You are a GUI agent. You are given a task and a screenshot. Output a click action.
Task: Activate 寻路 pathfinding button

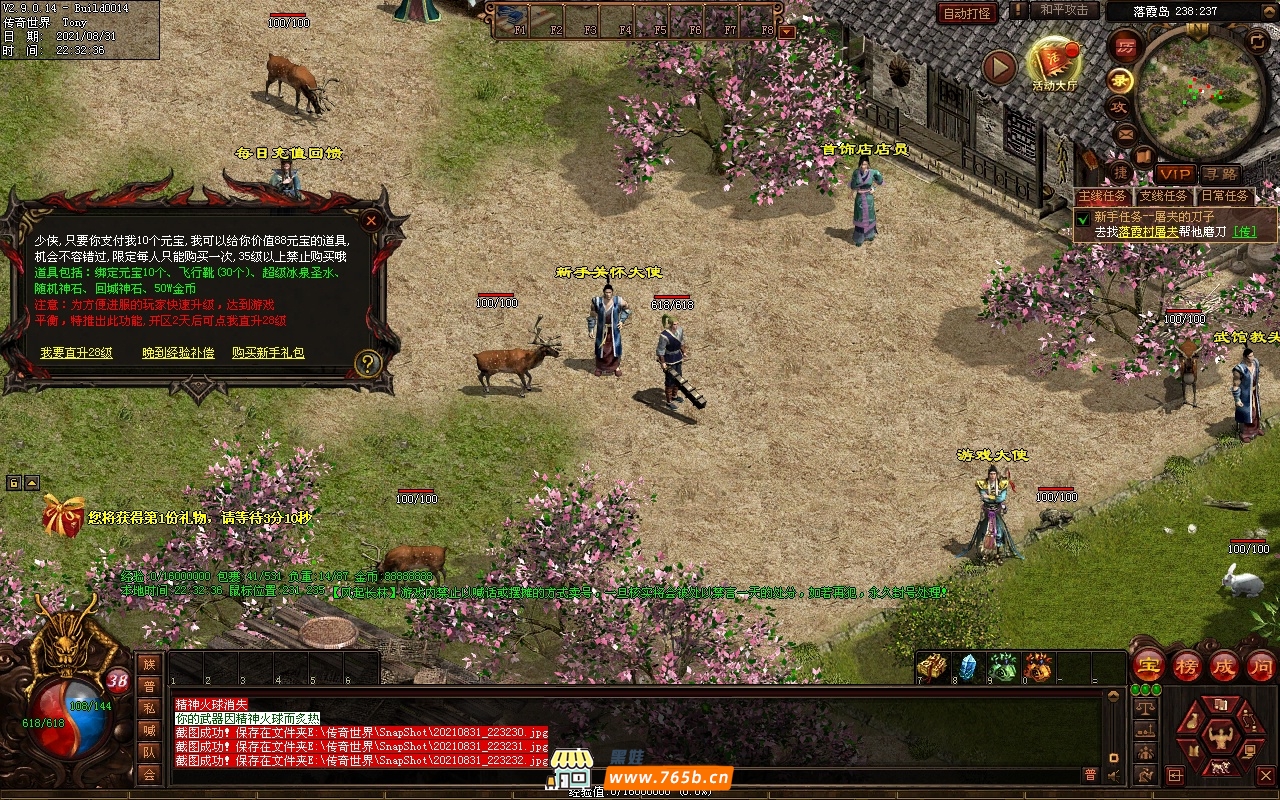1220,174
